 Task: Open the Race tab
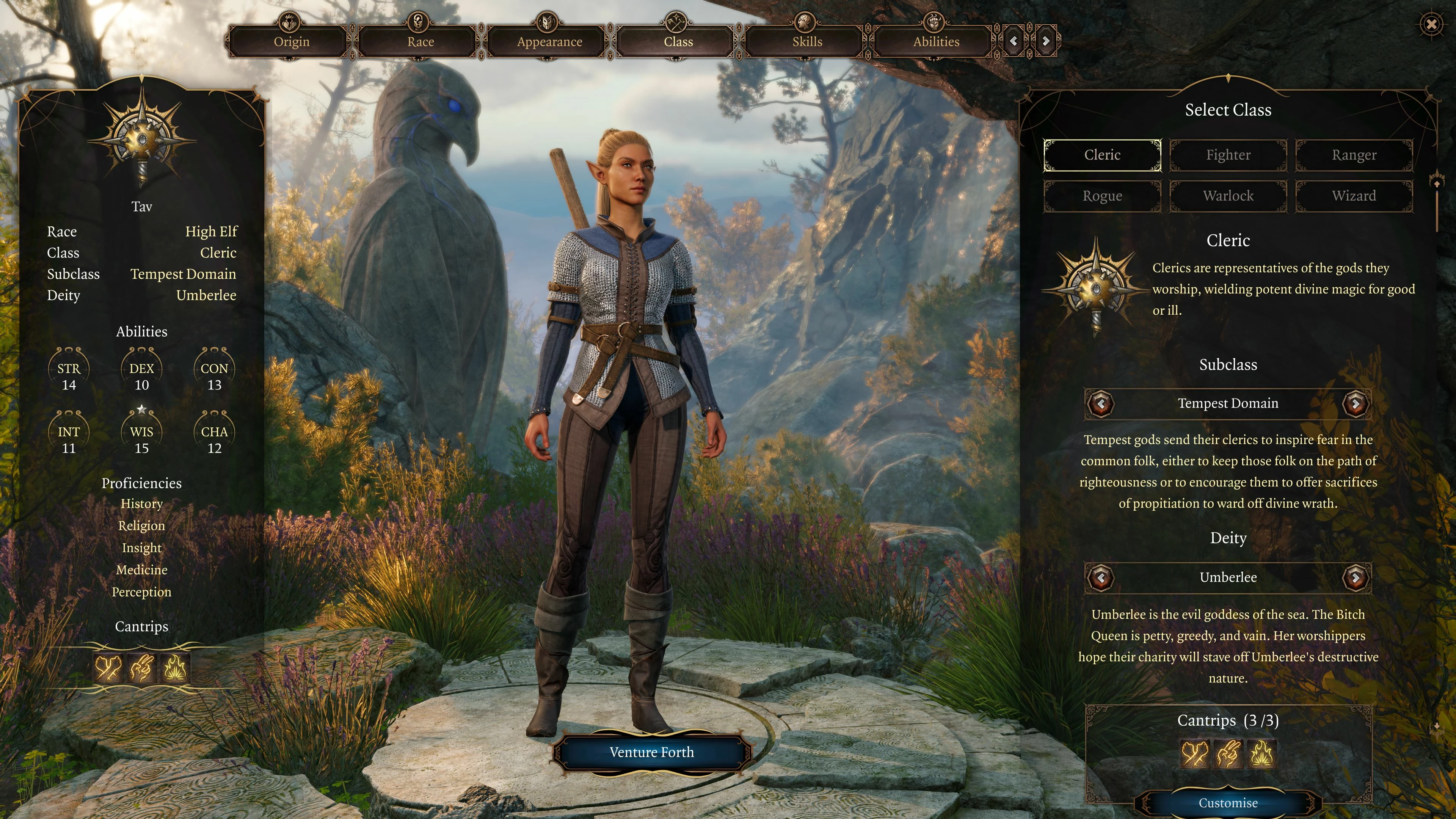tap(420, 42)
